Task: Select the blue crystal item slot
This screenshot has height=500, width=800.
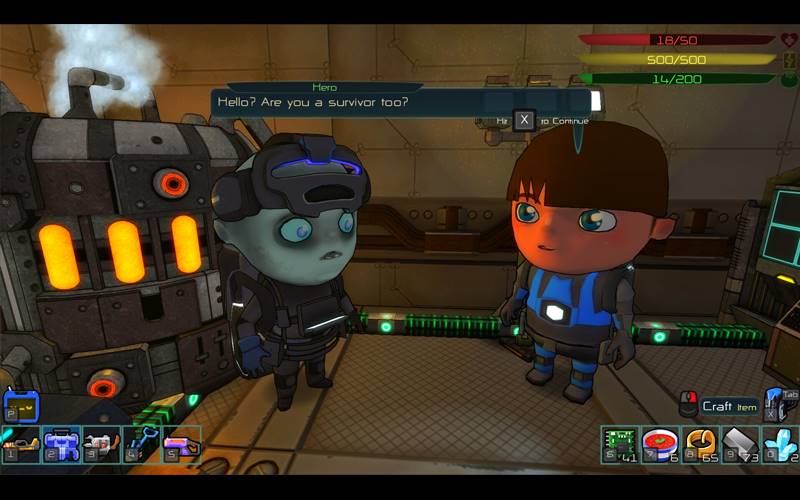Action: [x=780, y=444]
